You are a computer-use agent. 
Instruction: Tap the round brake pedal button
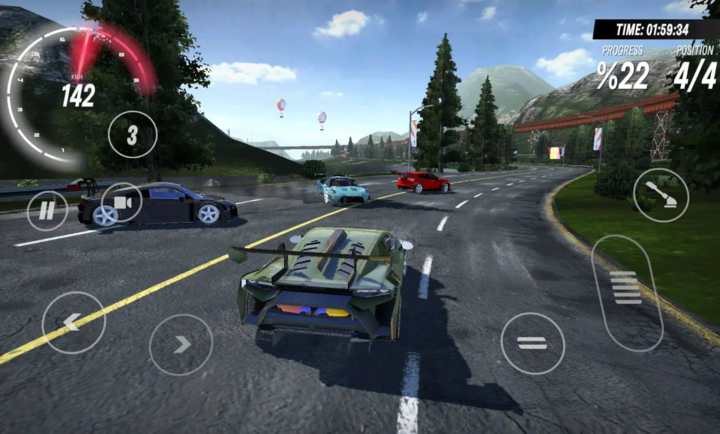click(532, 343)
